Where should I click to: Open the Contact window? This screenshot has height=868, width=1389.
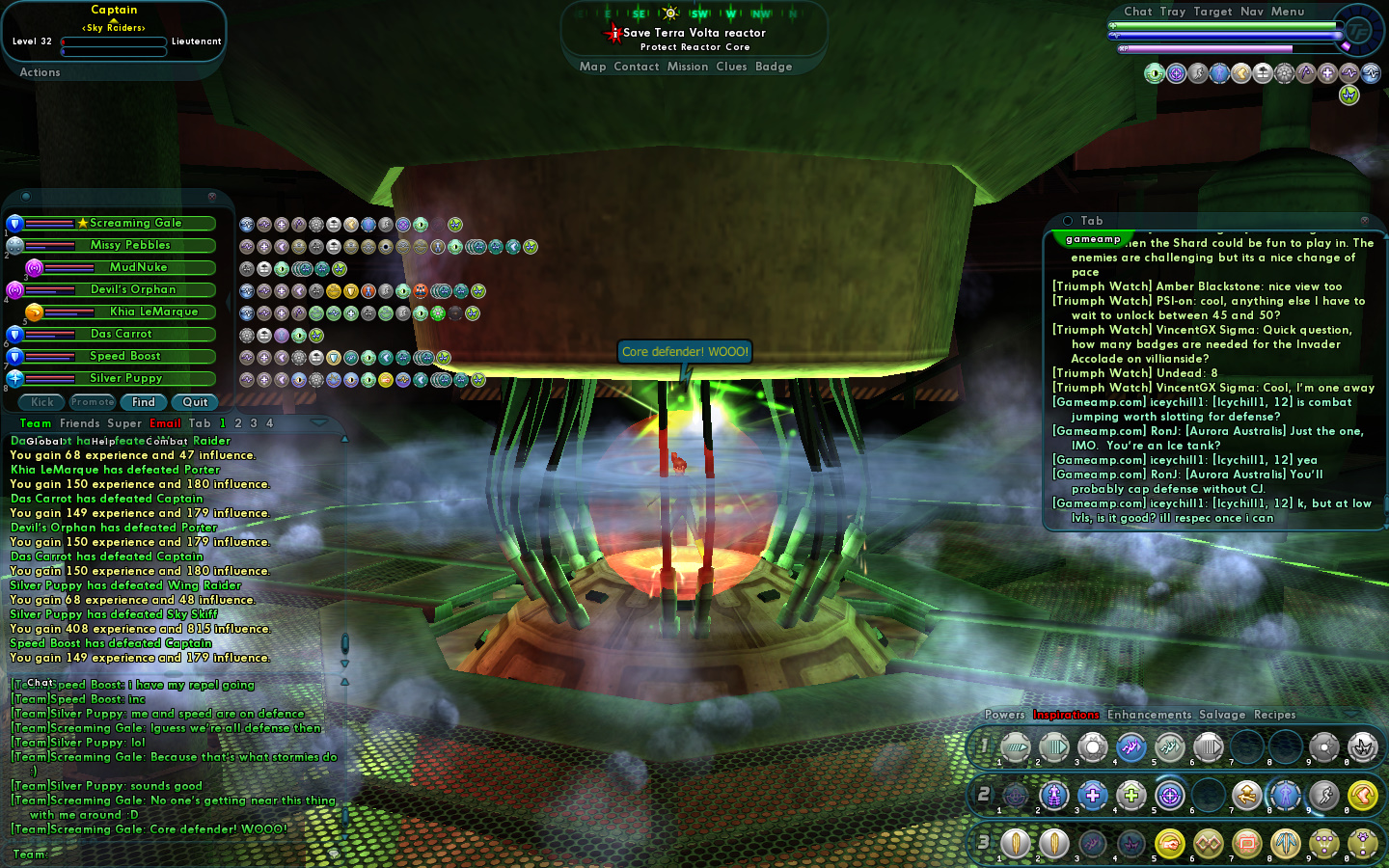pyautogui.click(x=637, y=67)
